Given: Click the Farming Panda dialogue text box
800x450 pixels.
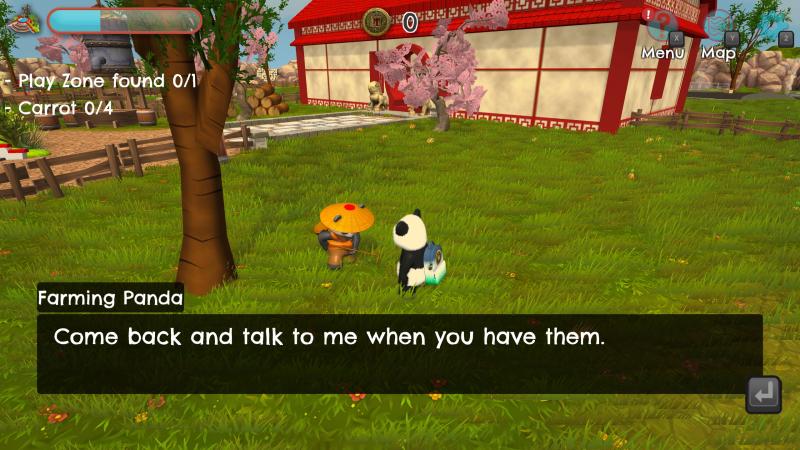Looking at the screenshot, I should (x=400, y=354).
